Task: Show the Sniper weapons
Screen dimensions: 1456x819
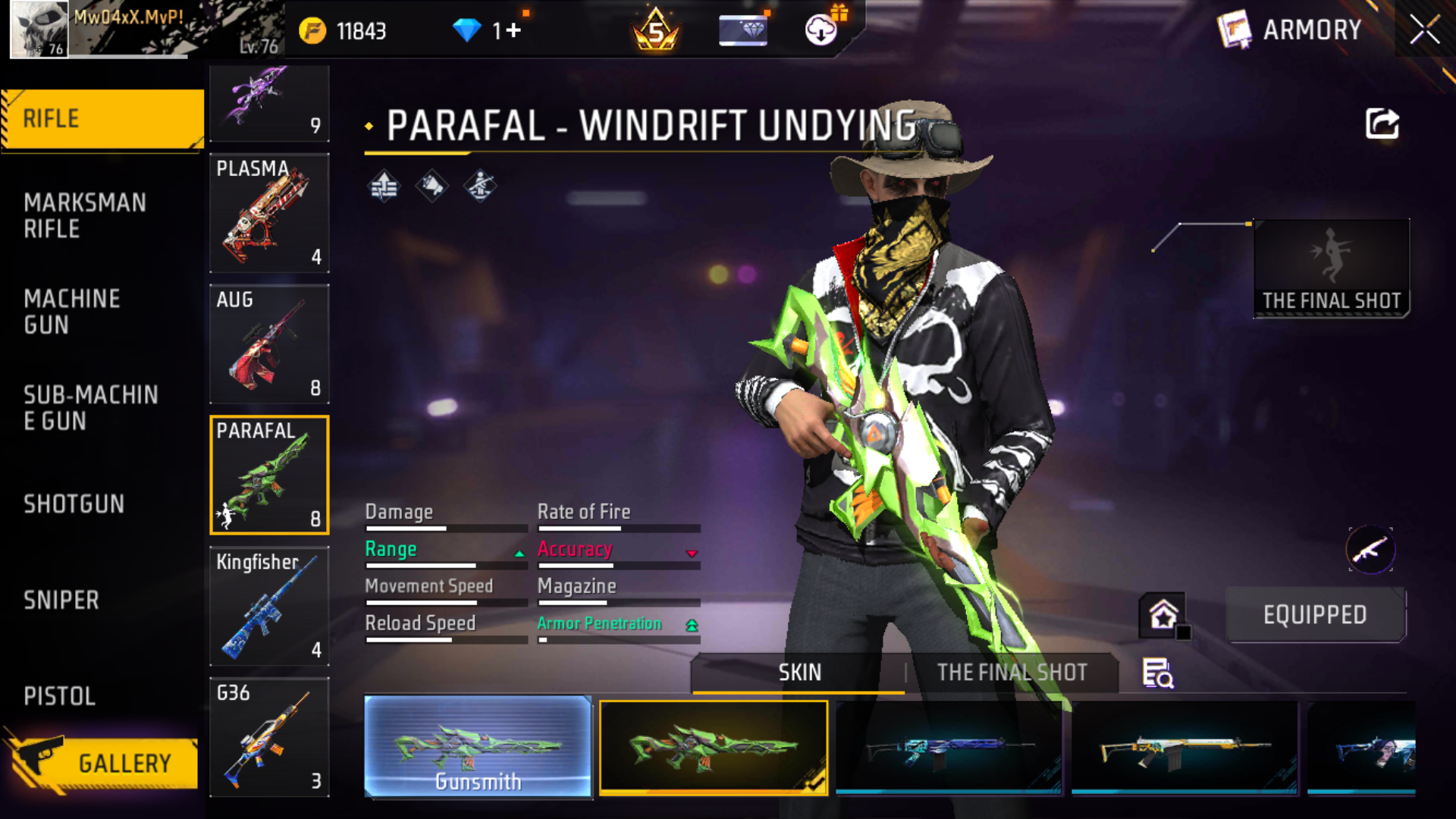Action: click(61, 600)
